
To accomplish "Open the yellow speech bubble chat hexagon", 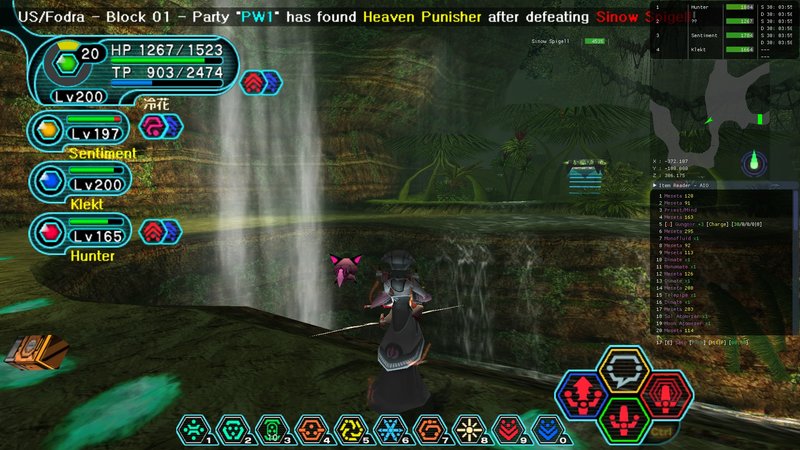I will (x=624, y=370).
